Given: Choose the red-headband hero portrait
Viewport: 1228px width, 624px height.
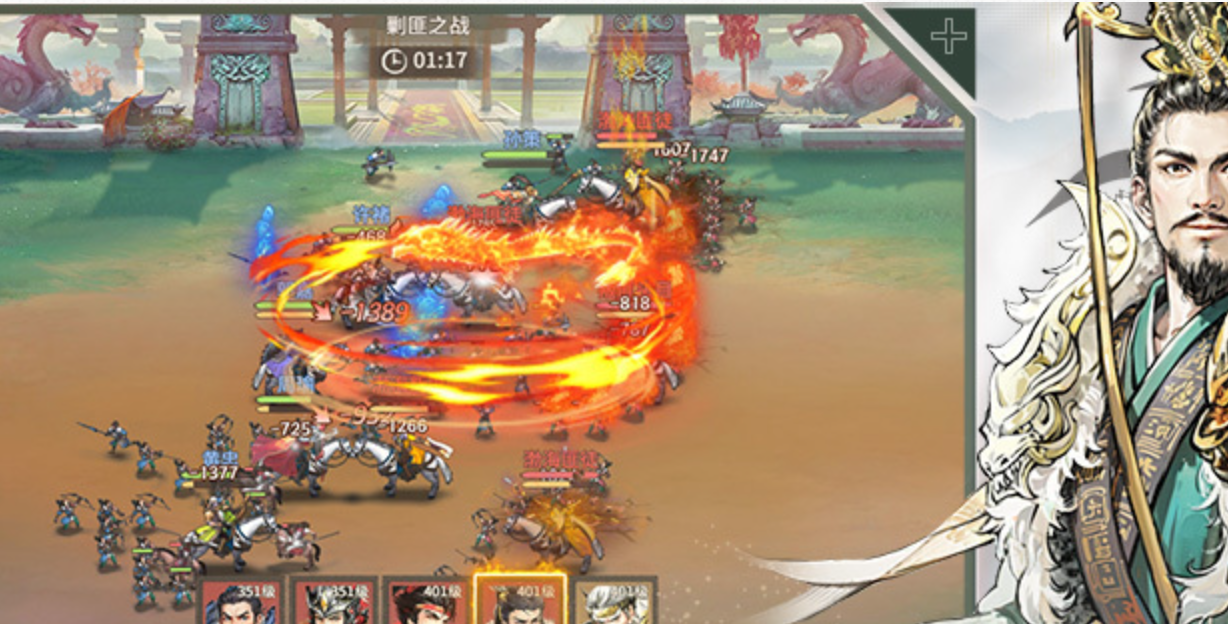Looking at the screenshot, I should (425, 602).
